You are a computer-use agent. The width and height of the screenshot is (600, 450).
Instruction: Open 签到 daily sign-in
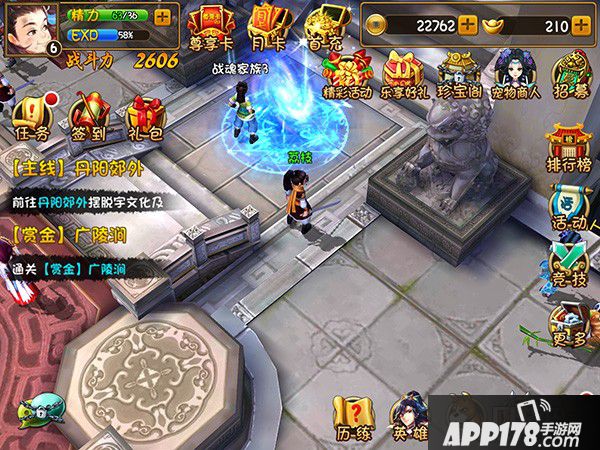90,118
